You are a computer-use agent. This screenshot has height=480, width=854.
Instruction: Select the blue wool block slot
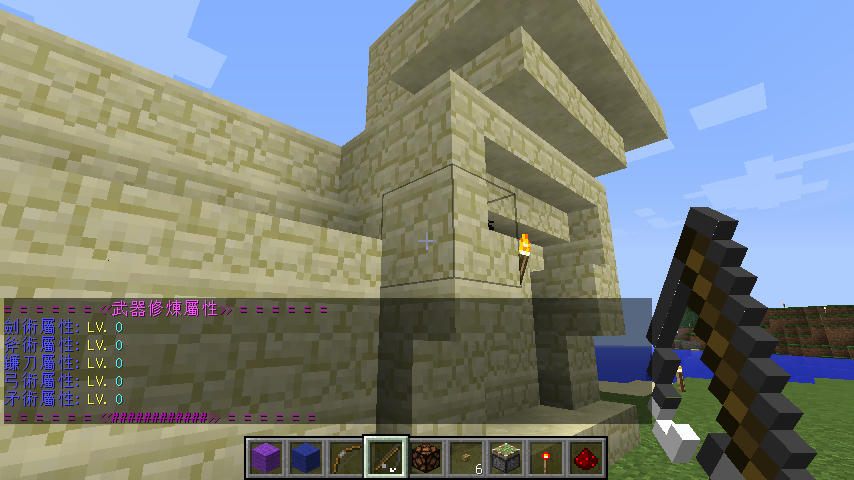(x=305, y=458)
